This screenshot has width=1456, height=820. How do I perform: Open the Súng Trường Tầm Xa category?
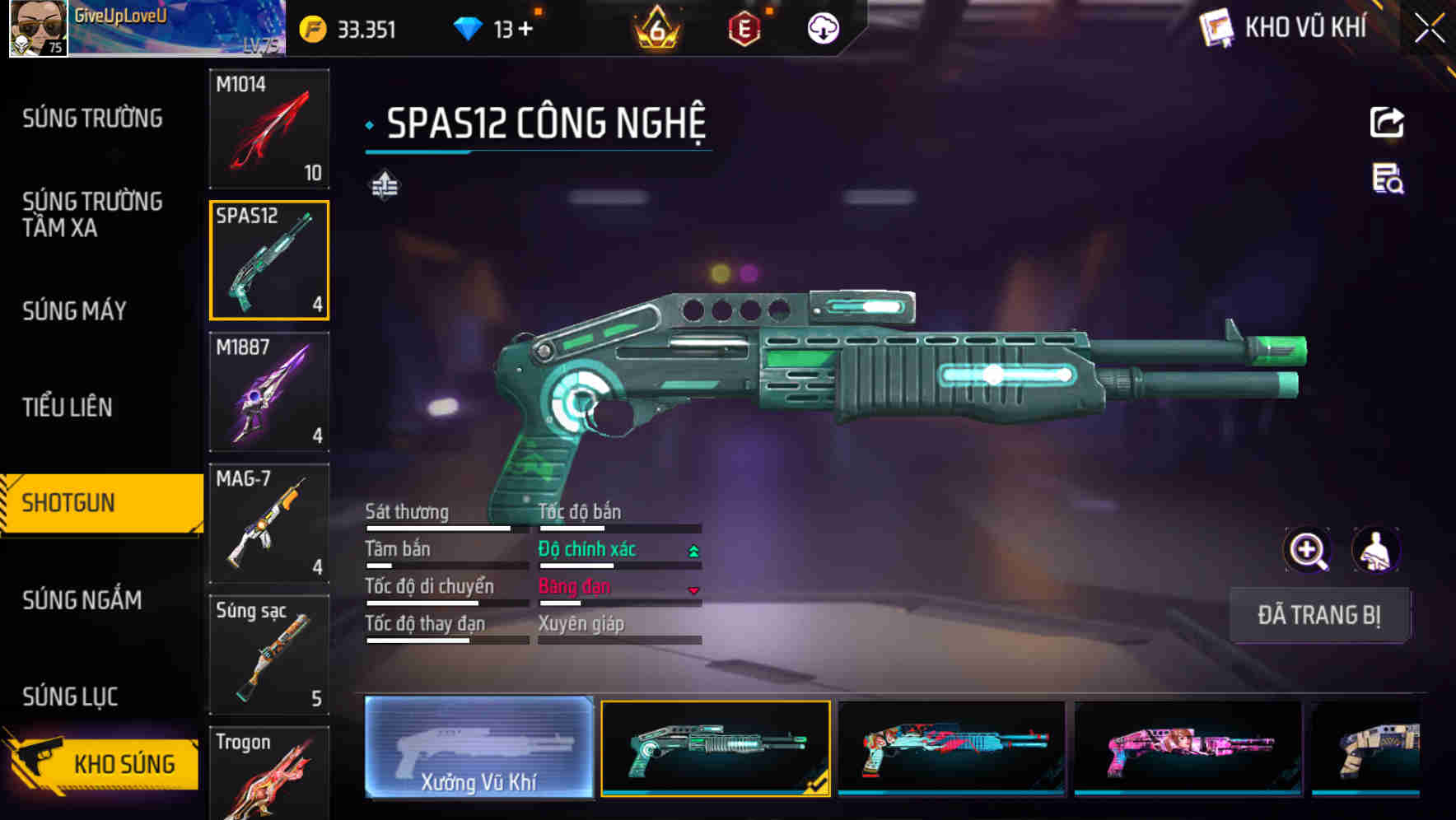tap(92, 214)
